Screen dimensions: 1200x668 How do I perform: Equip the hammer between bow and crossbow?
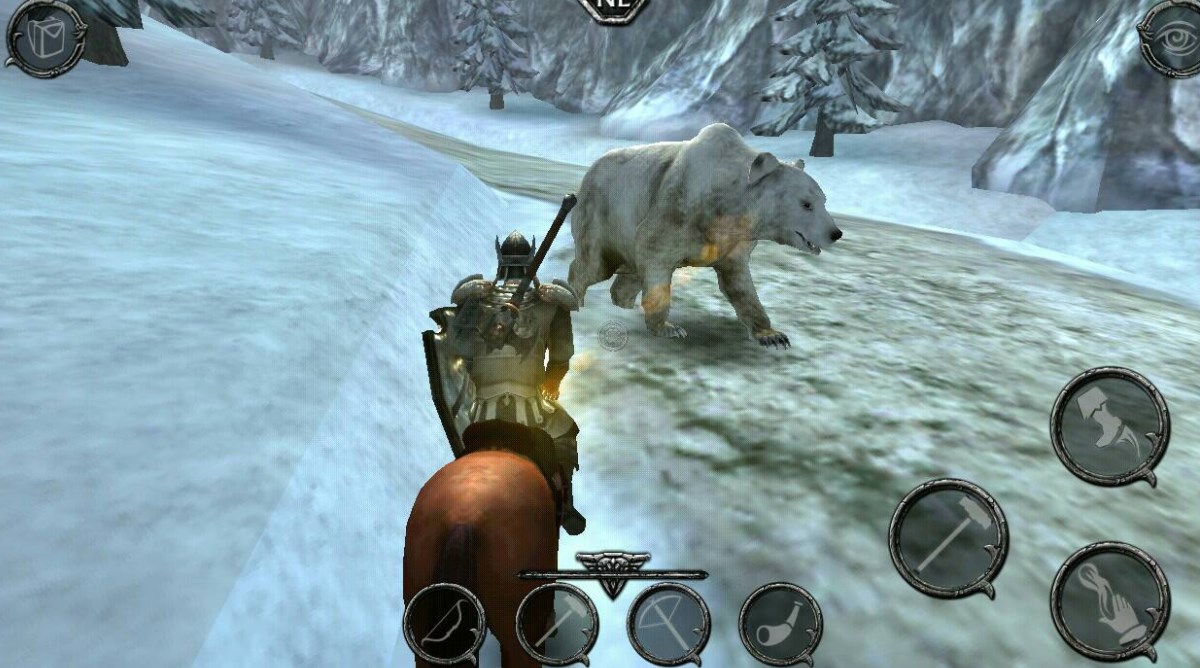pyautogui.click(x=556, y=624)
